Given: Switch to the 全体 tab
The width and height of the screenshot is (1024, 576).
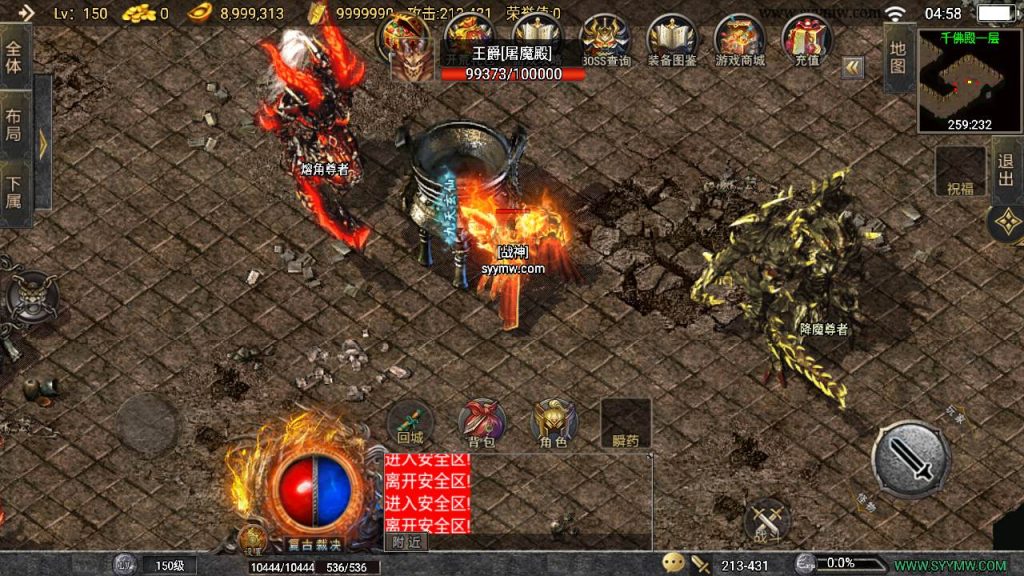Looking at the screenshot, I should [14, 58].
